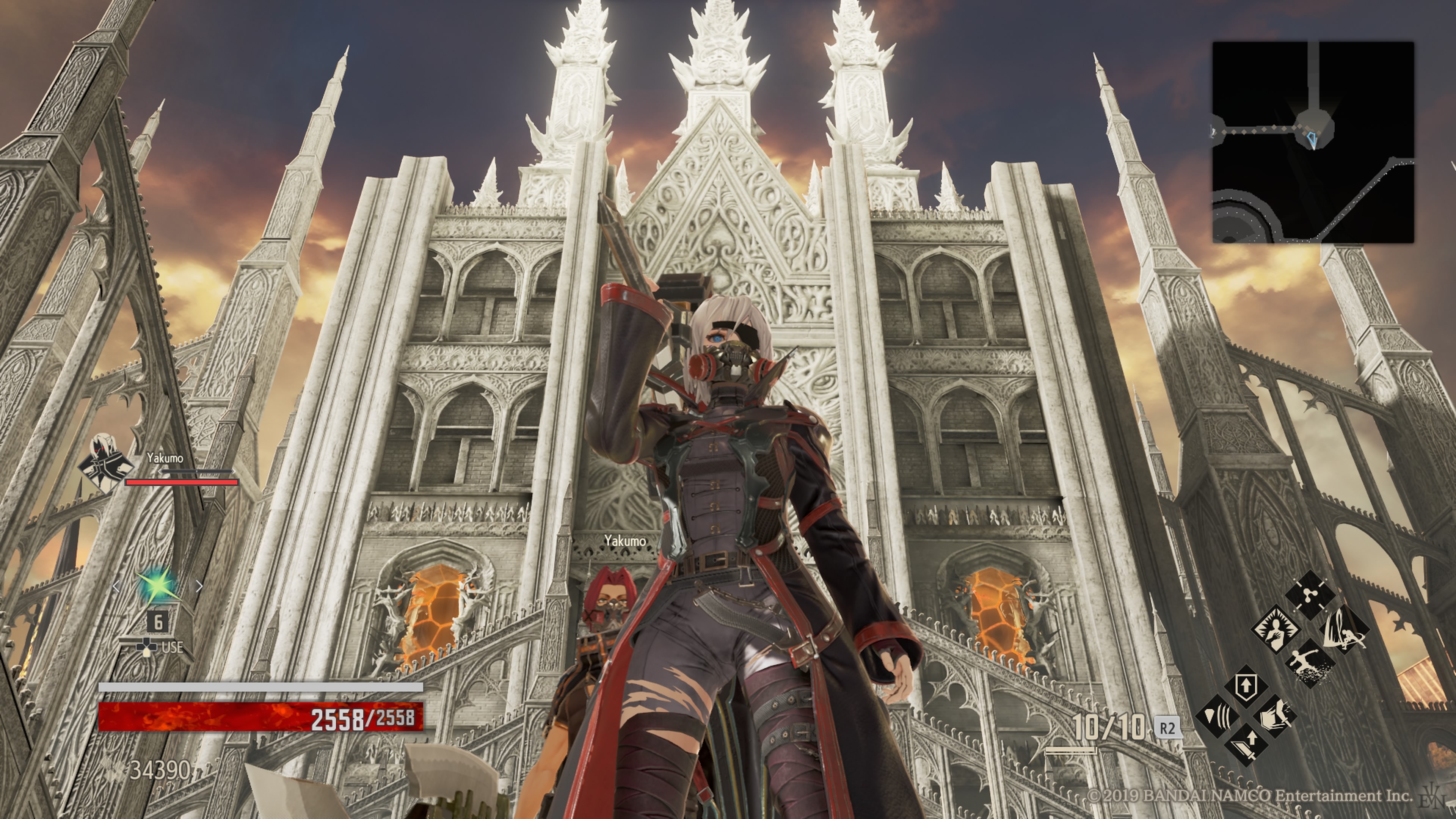This screenshot has height=819, width=1456.
Task: Select the gem with sound waves gift
Action: point(1217,717)
